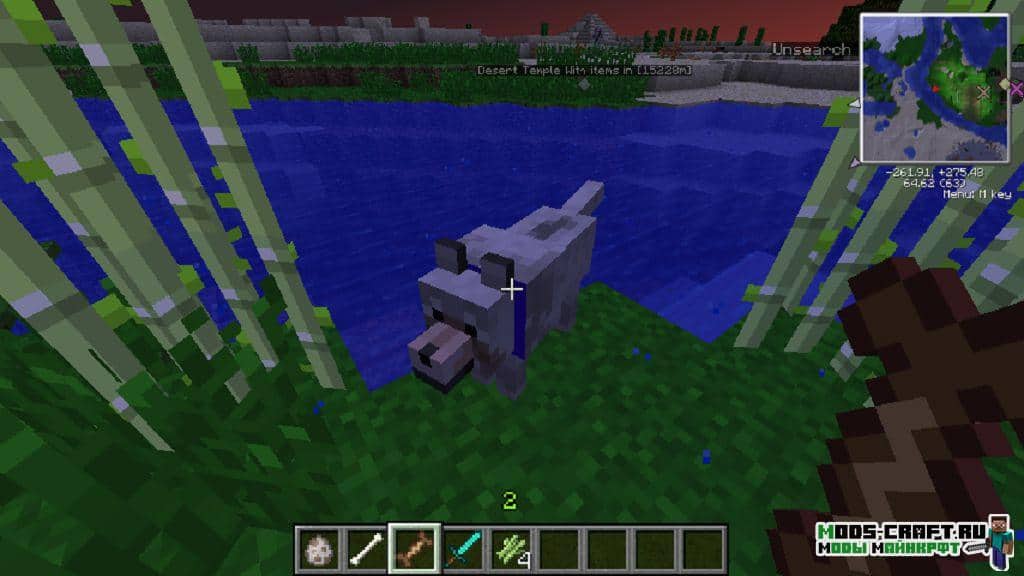
Task: Click the pink X waypoint marker on minimap
Action: tap(1016, 89)
